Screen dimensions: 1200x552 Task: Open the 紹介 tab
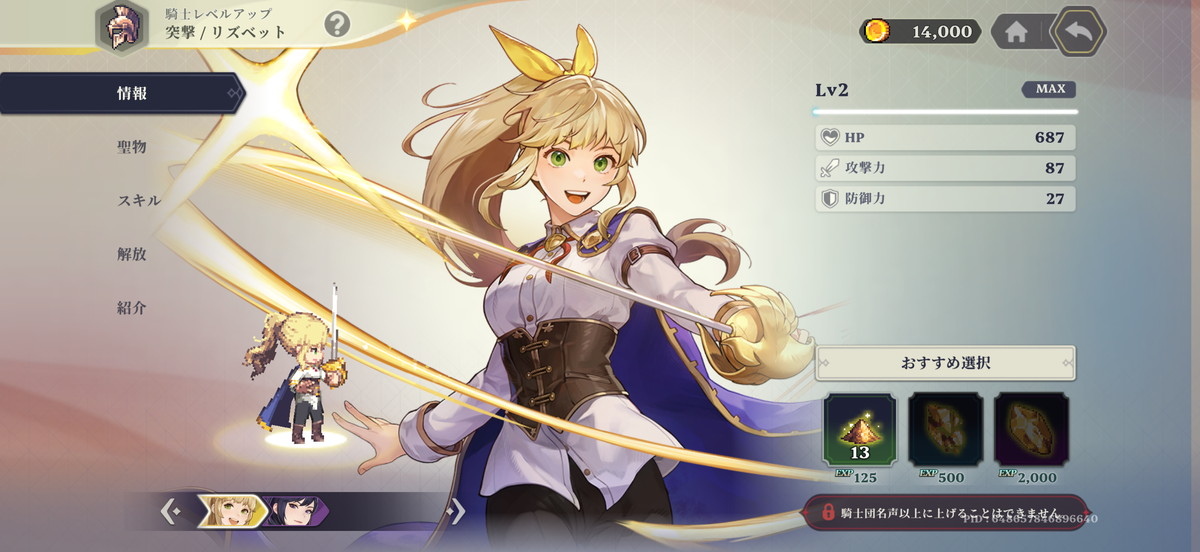(132, 307)
